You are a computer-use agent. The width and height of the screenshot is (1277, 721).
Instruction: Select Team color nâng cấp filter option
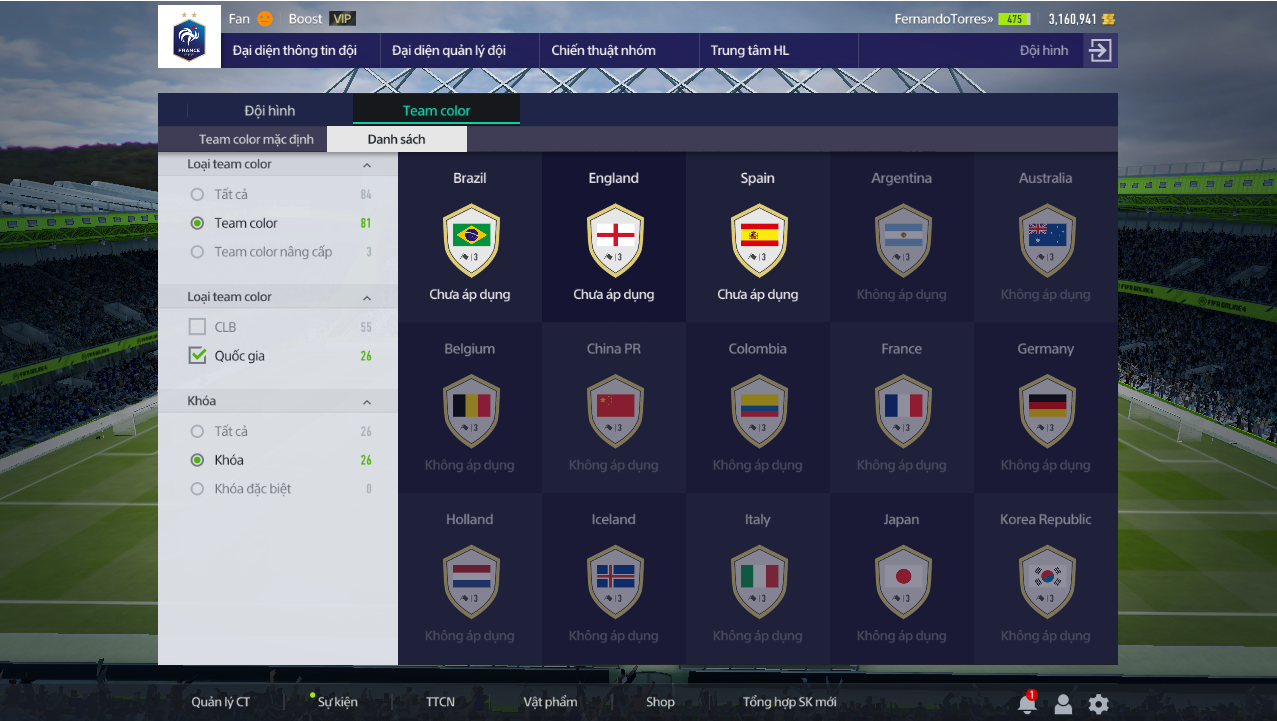tap(198, 252)
